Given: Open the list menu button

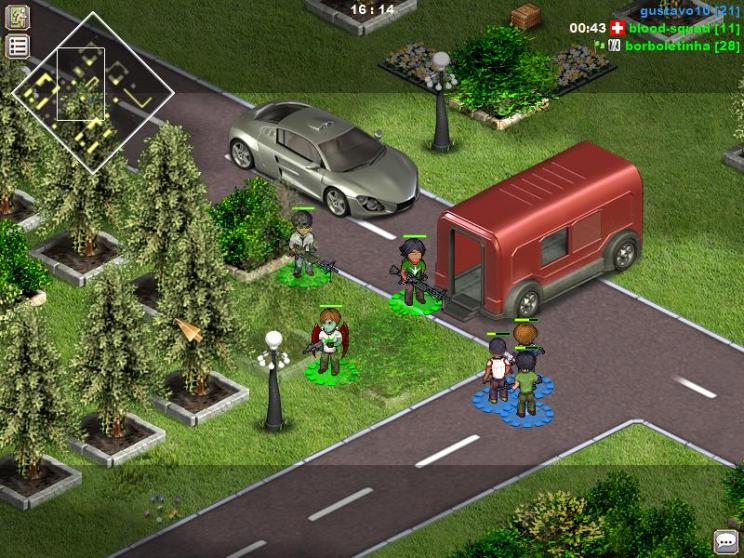Looking at the screenshot, I should pos(18,46).
